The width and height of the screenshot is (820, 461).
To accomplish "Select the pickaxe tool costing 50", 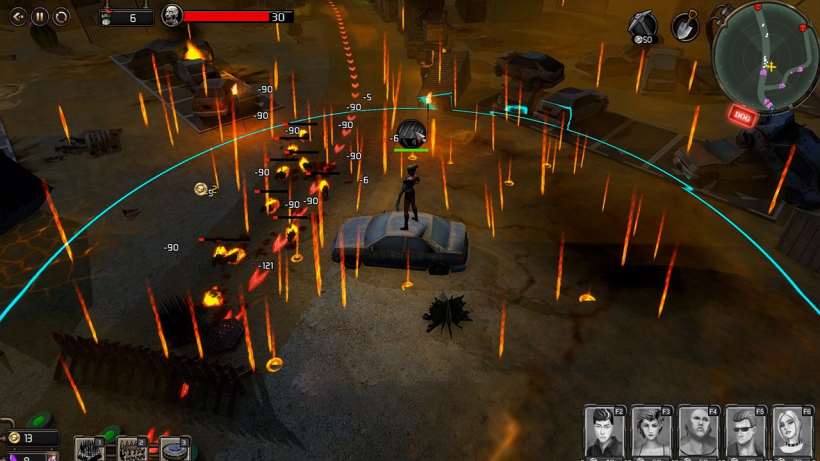I will (x=642, y=25).
